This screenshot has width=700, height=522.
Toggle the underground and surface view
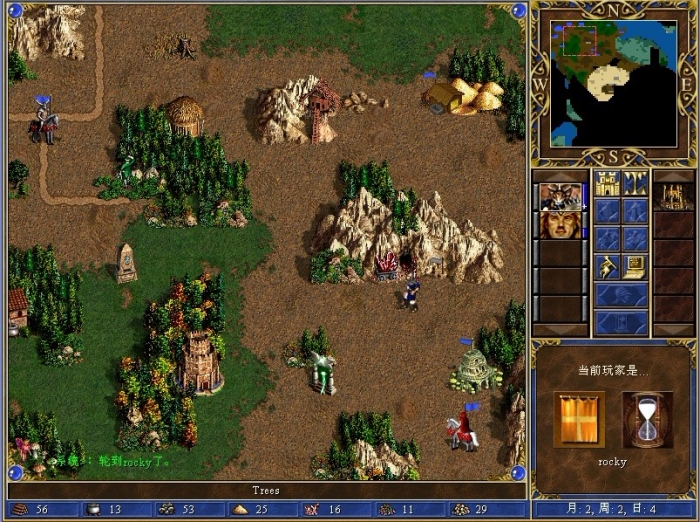pyautogui.click(x=635, y=183)
